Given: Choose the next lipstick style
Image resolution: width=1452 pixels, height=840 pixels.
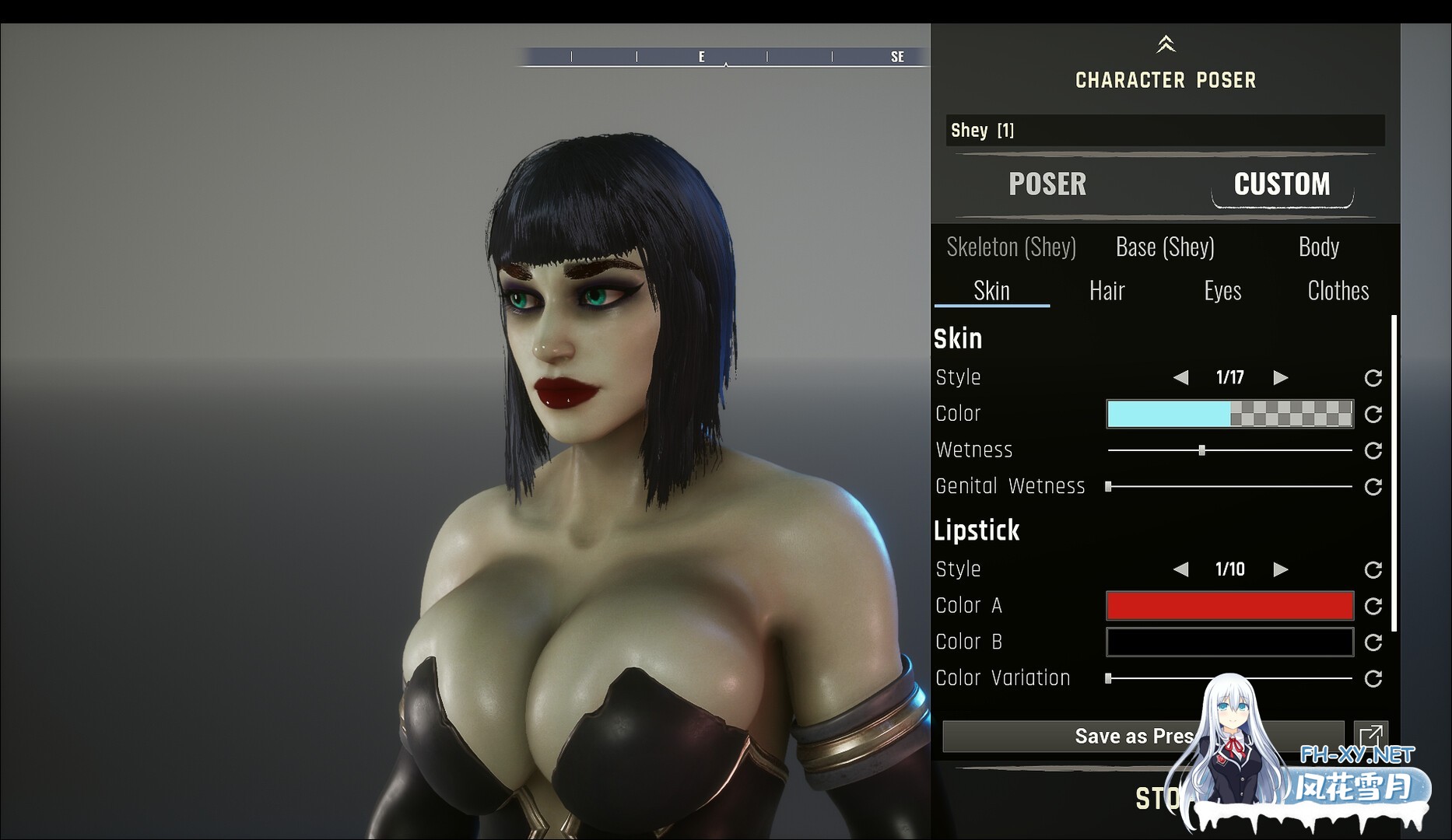Looking at the screenshot, I should (1280, 570).
